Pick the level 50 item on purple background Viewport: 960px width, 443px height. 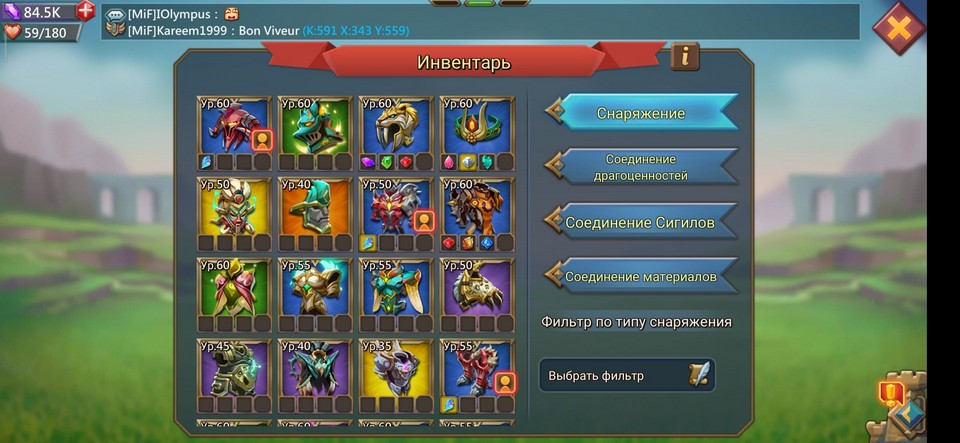[477, 288]
